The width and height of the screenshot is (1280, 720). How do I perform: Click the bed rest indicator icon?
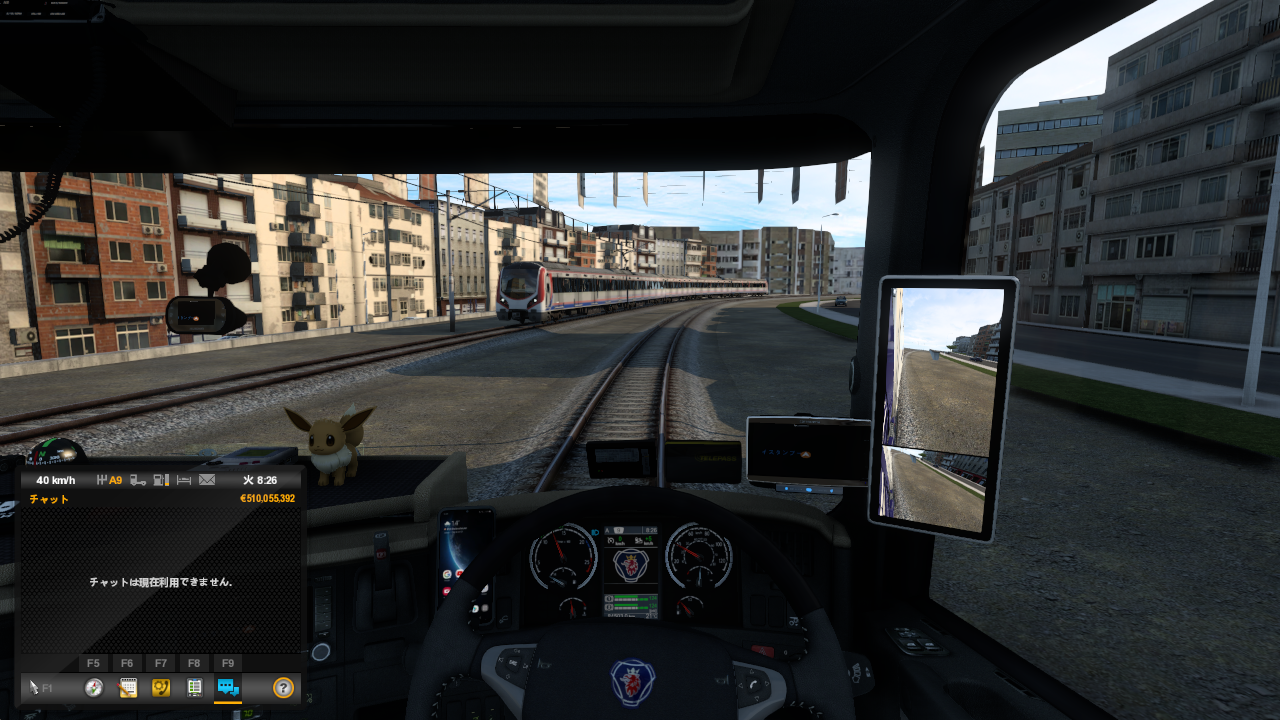184,480
